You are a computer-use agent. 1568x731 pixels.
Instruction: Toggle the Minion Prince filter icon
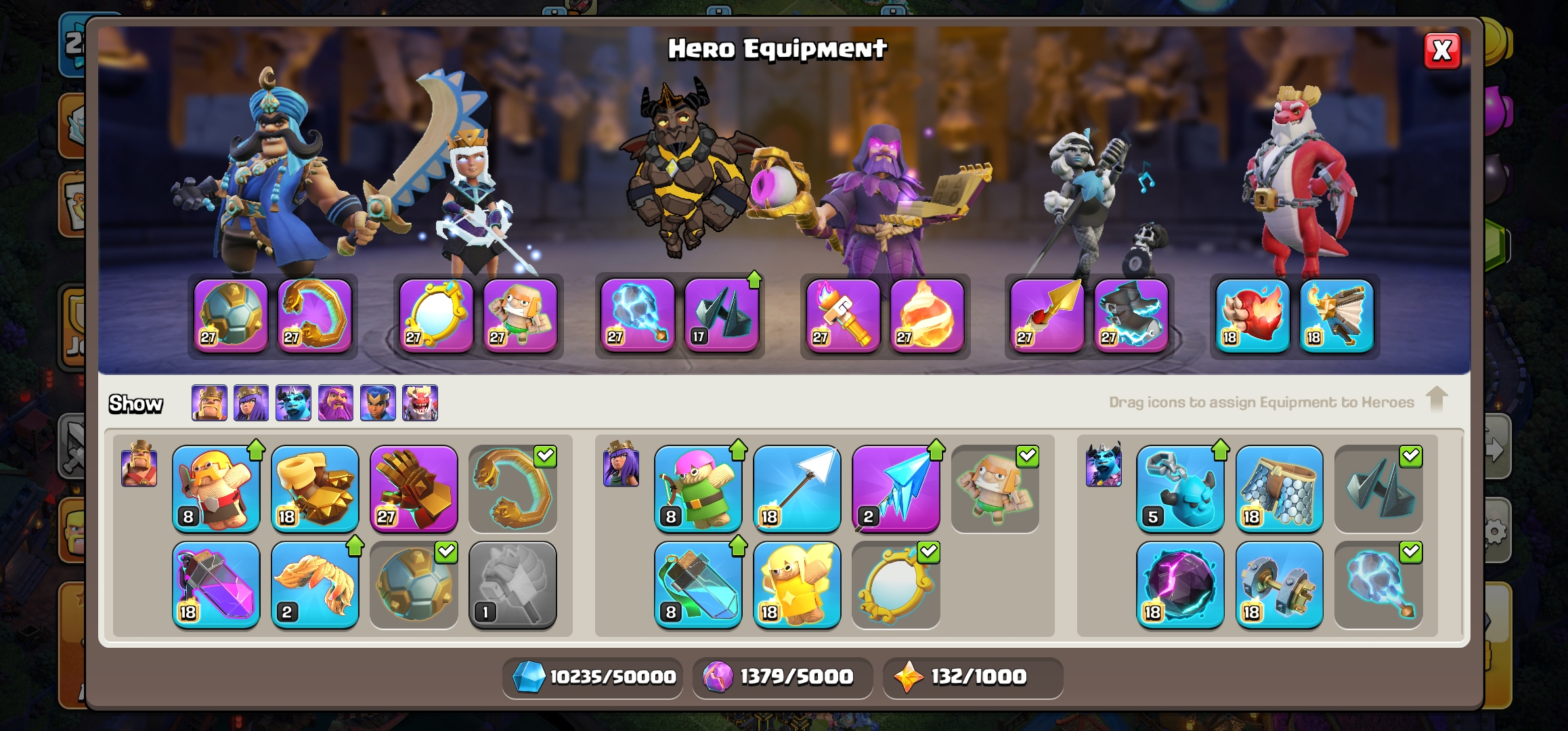coord(293,403)
